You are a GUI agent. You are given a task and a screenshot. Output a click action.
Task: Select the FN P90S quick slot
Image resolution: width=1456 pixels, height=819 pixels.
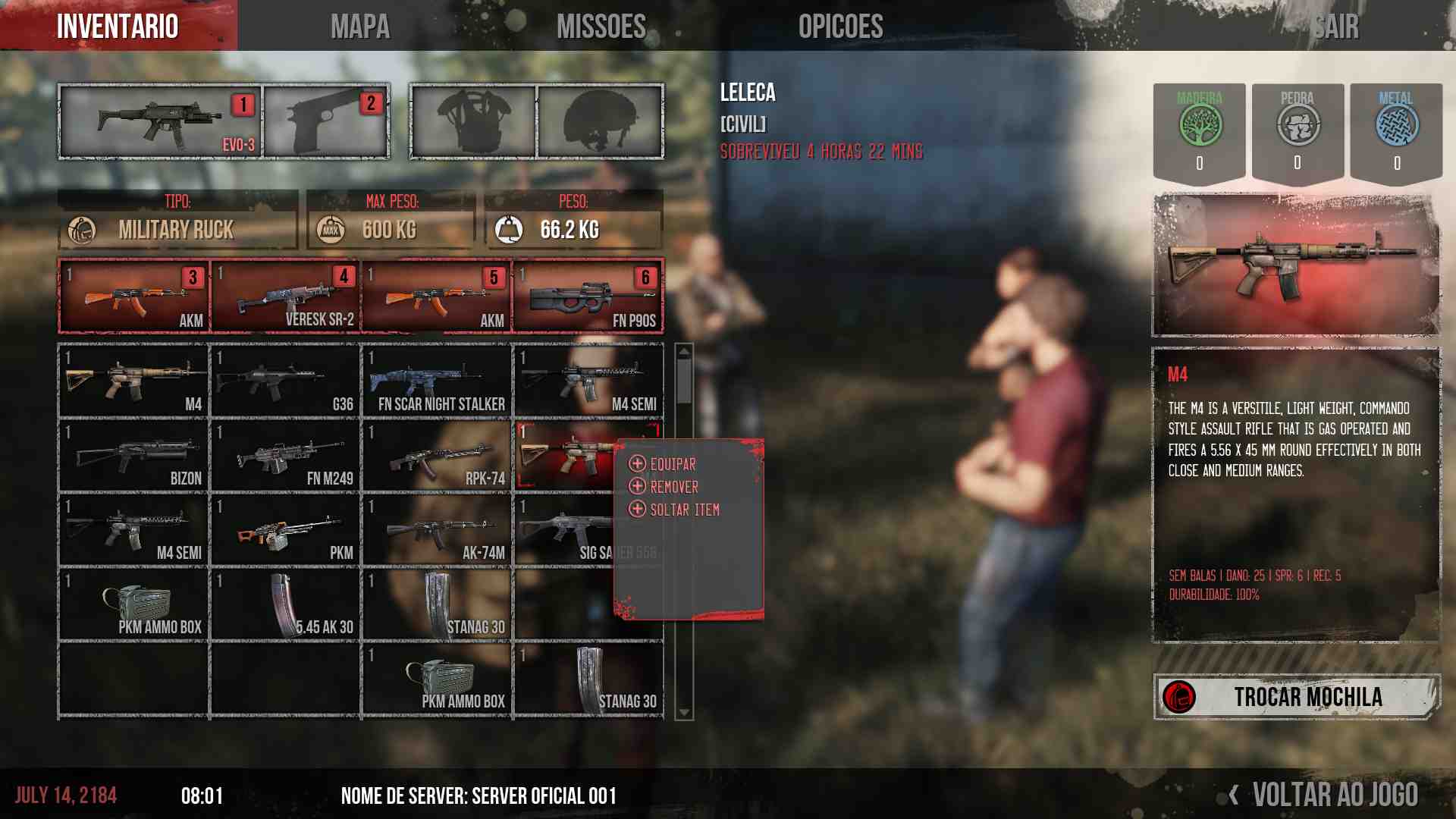tap(588, 297)
